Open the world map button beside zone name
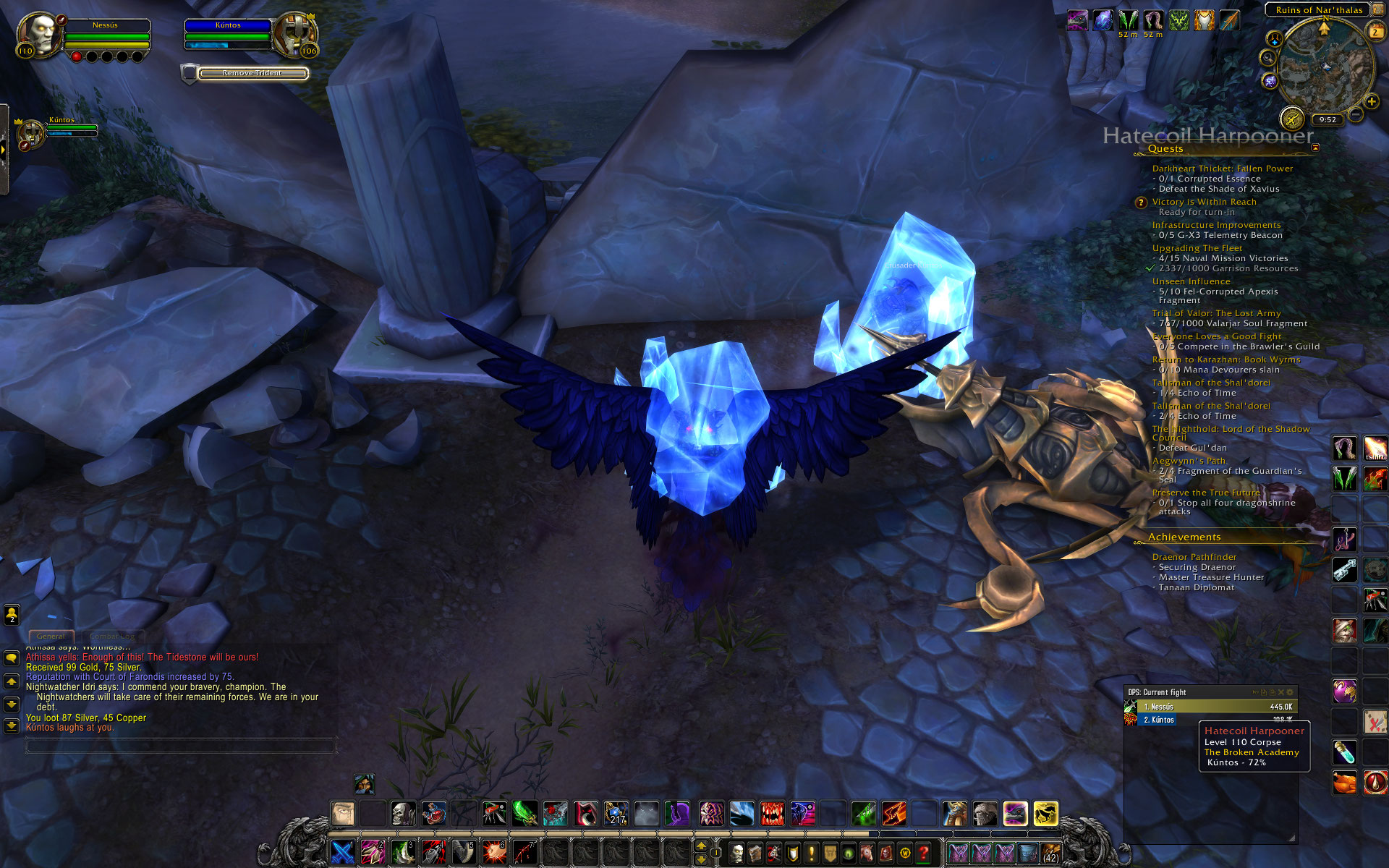Screen dimensions: 1389x868 tap(1377, 10)
